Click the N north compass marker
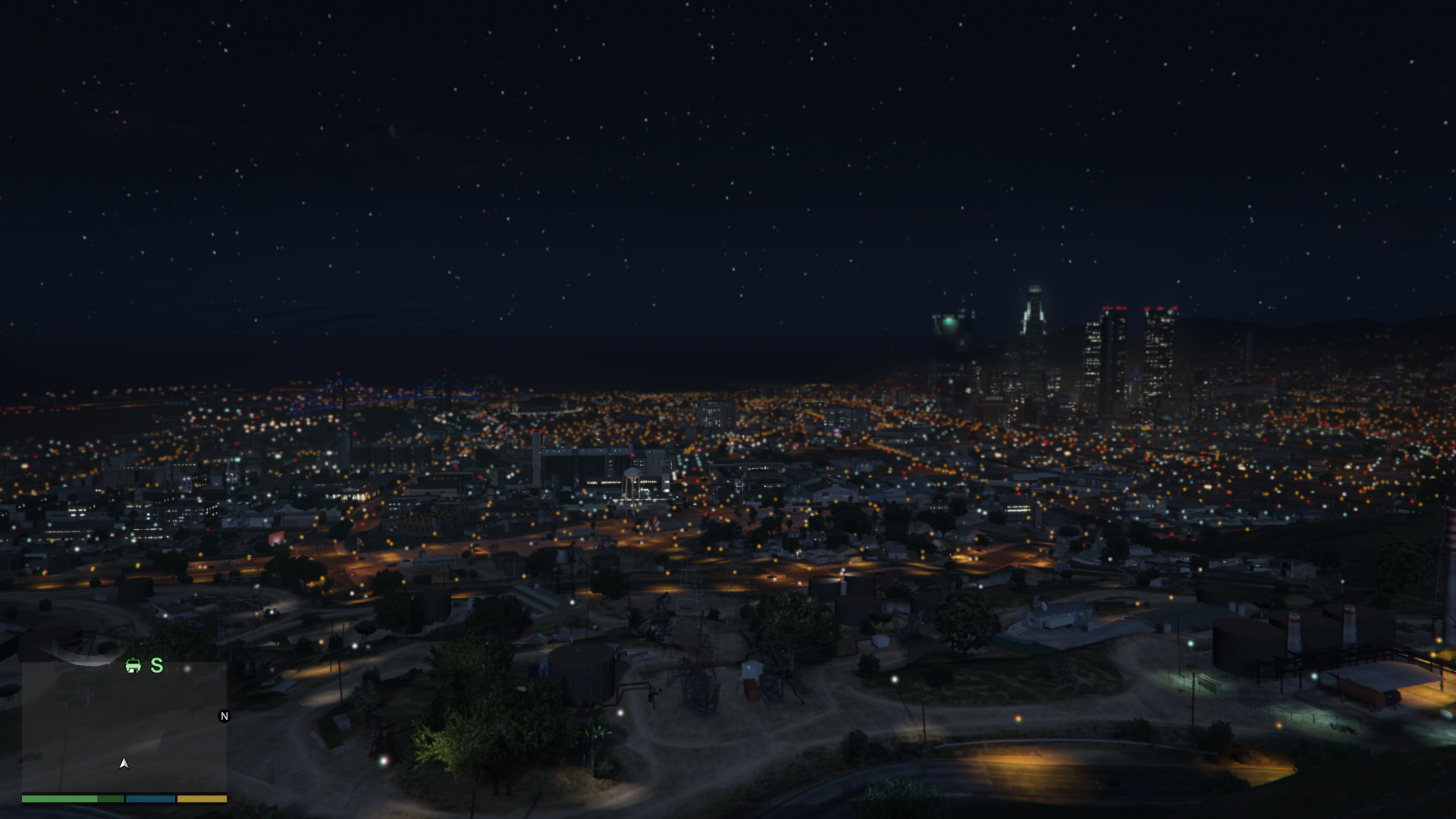Viewport: 1456px width, 819px height. (x=224, y=716)
